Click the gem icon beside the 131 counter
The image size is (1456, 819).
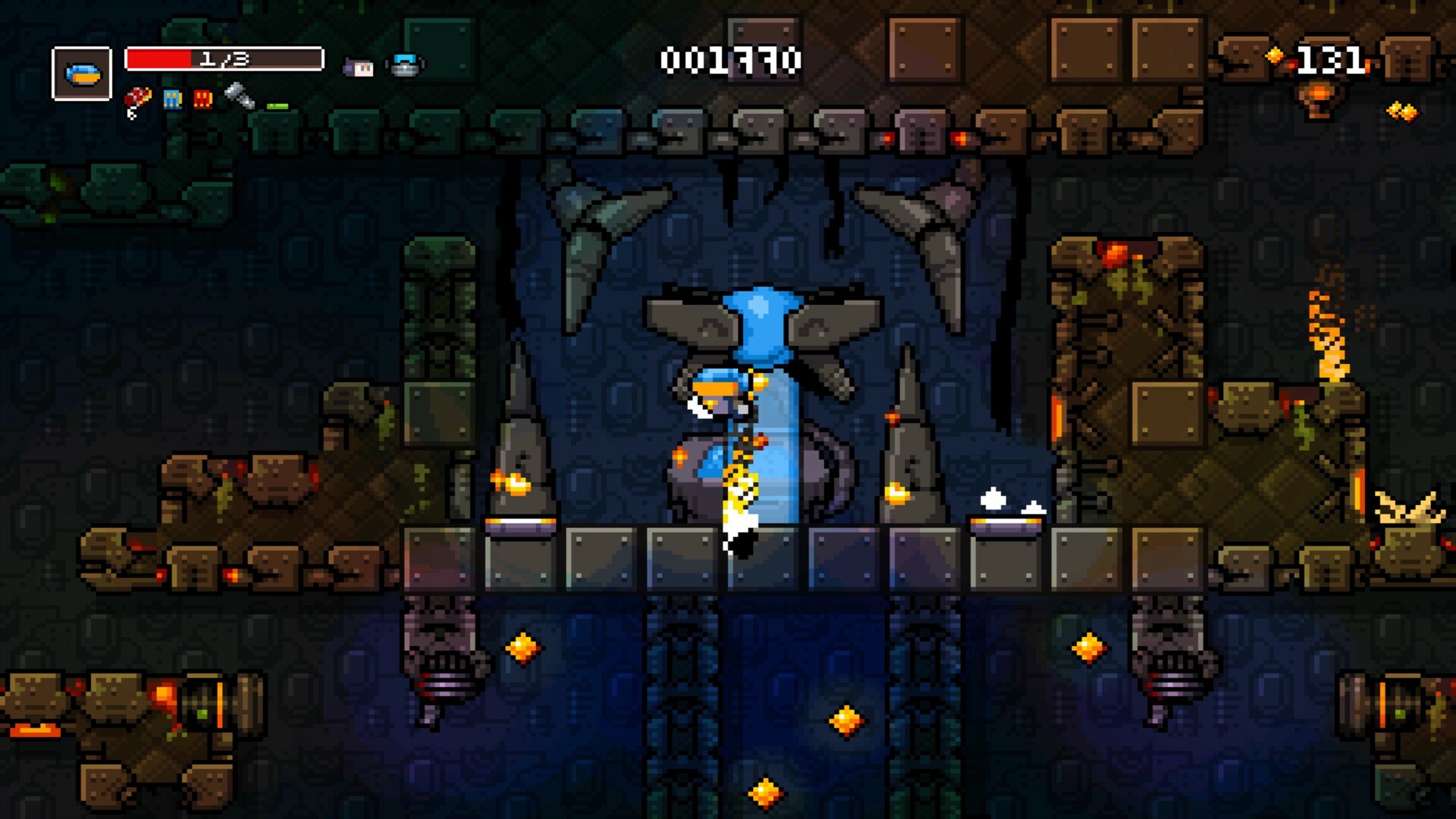pyautogui.click(x=1274, y=55)
